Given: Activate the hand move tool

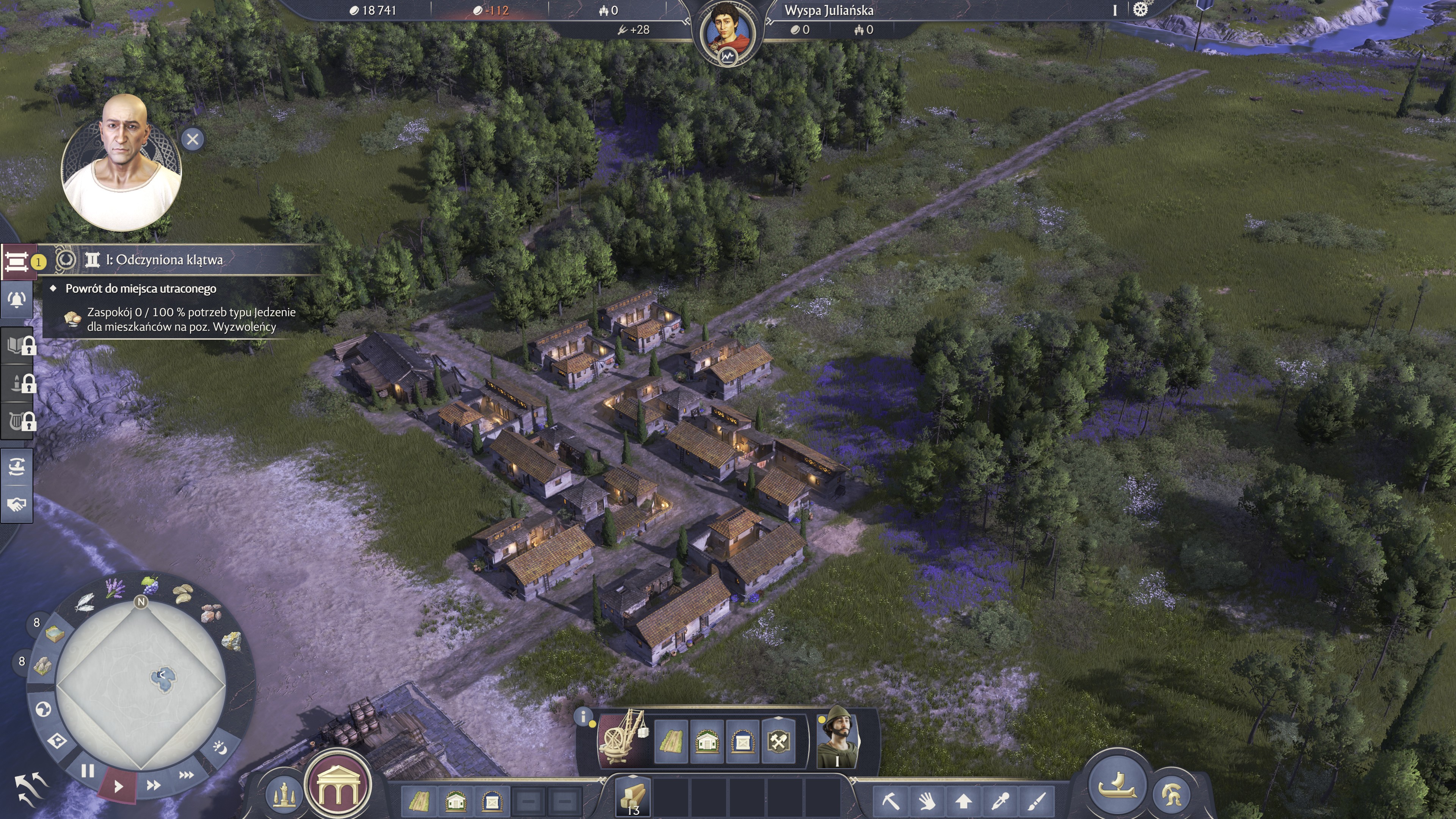Looking at the screenshot, I should pos(927,801).
